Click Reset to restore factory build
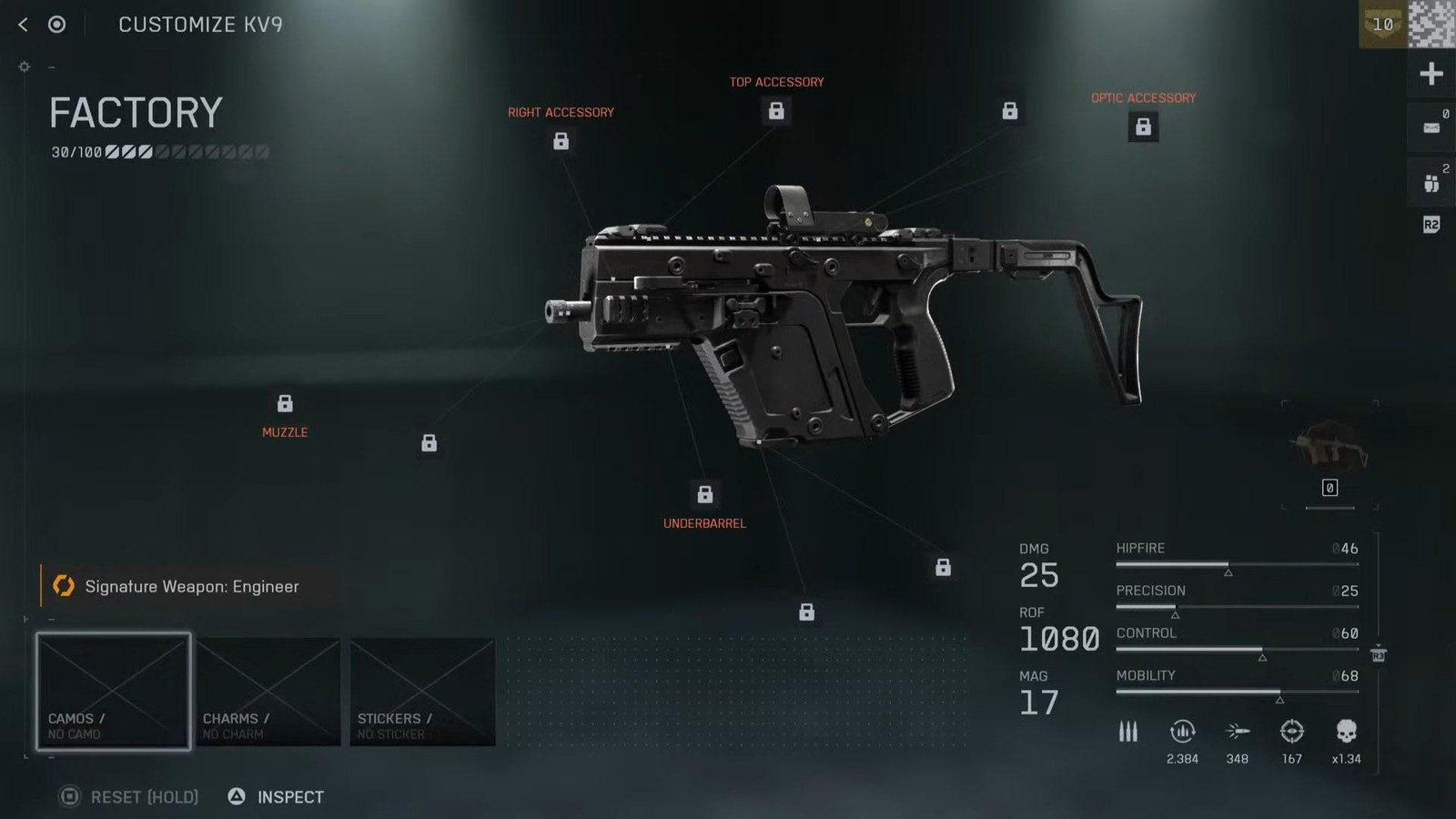 129,797
